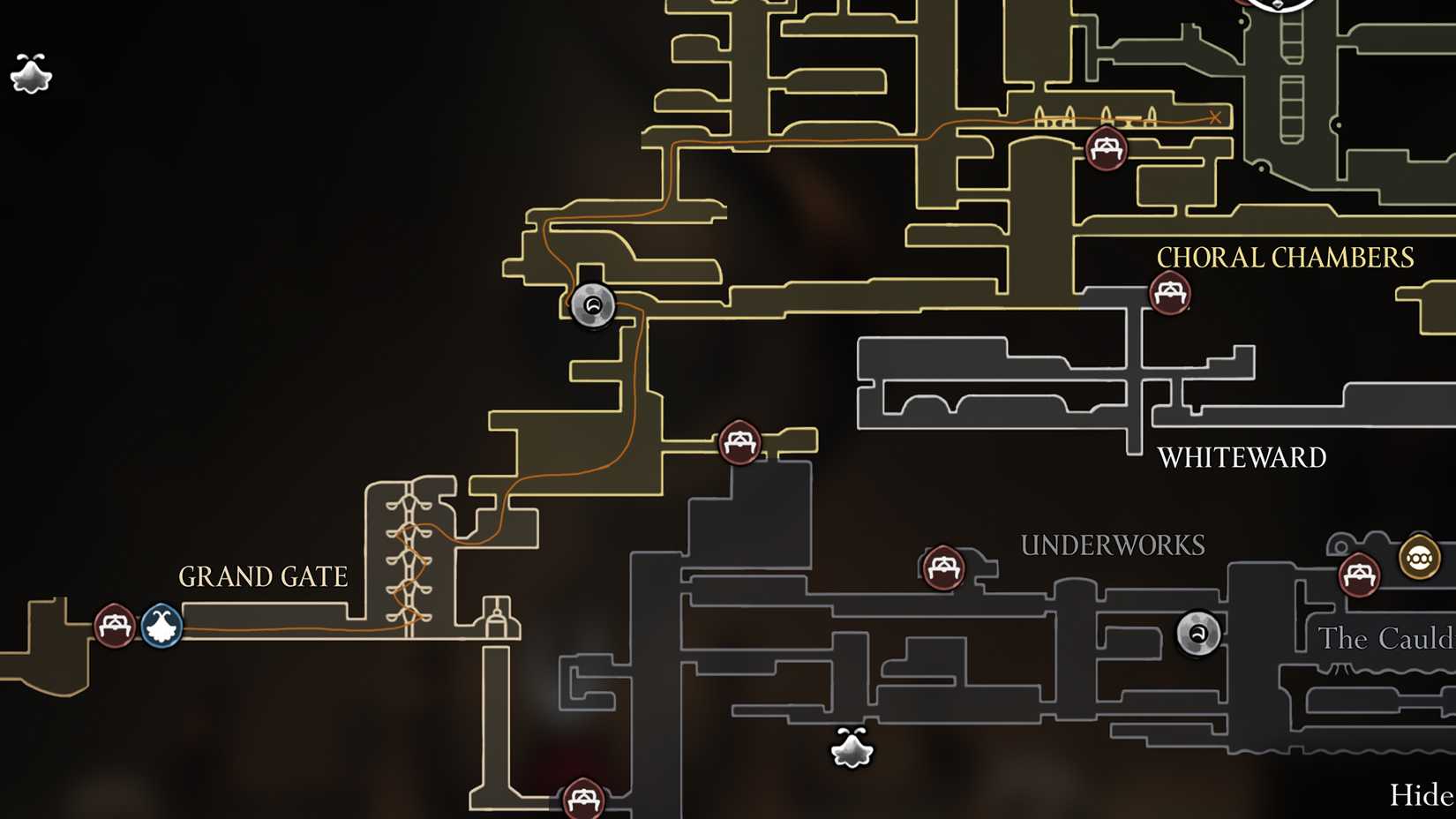Select the WHITEWARD area label
Viewport: 1456px width, 819px height.
tap(1242, 457)
